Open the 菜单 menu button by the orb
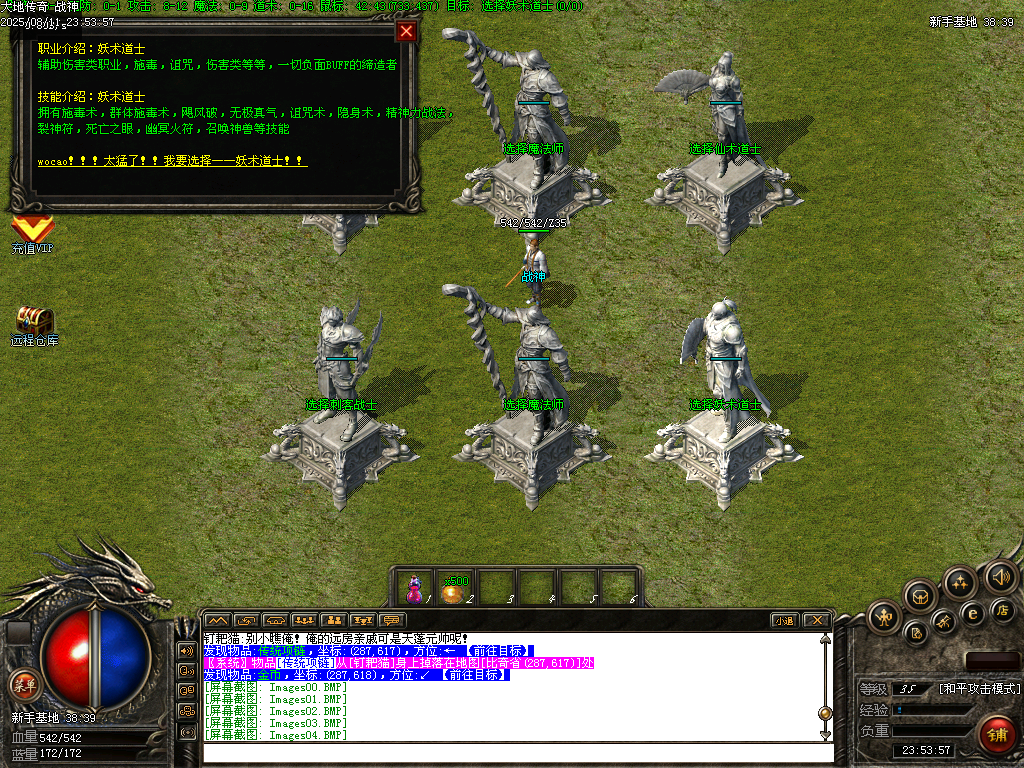 (x=23, y=685)
